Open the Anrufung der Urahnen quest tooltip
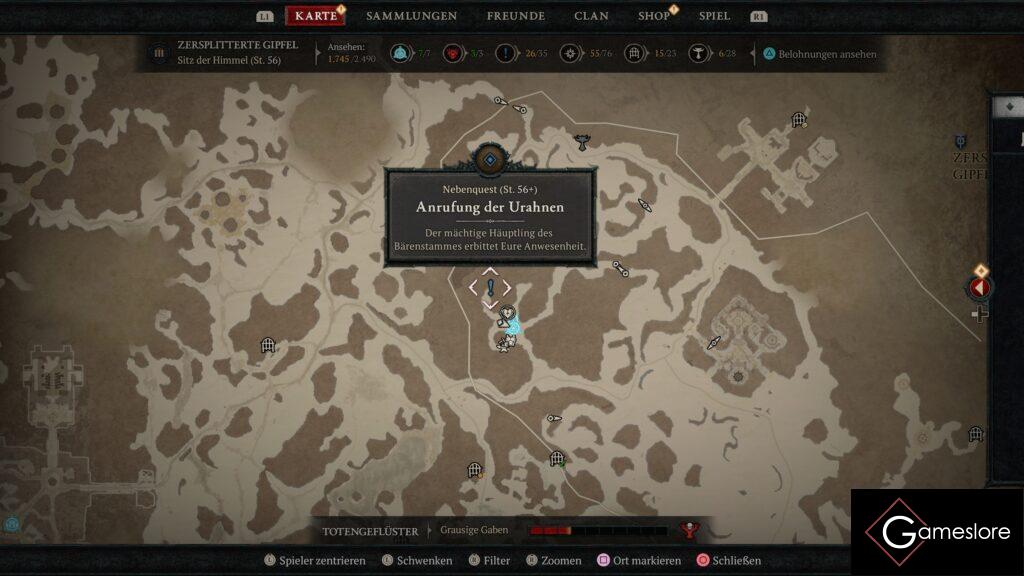Image resolution: width=1024 pixels, height=576 pixels. pyautogui.click(x=490, y=217)
